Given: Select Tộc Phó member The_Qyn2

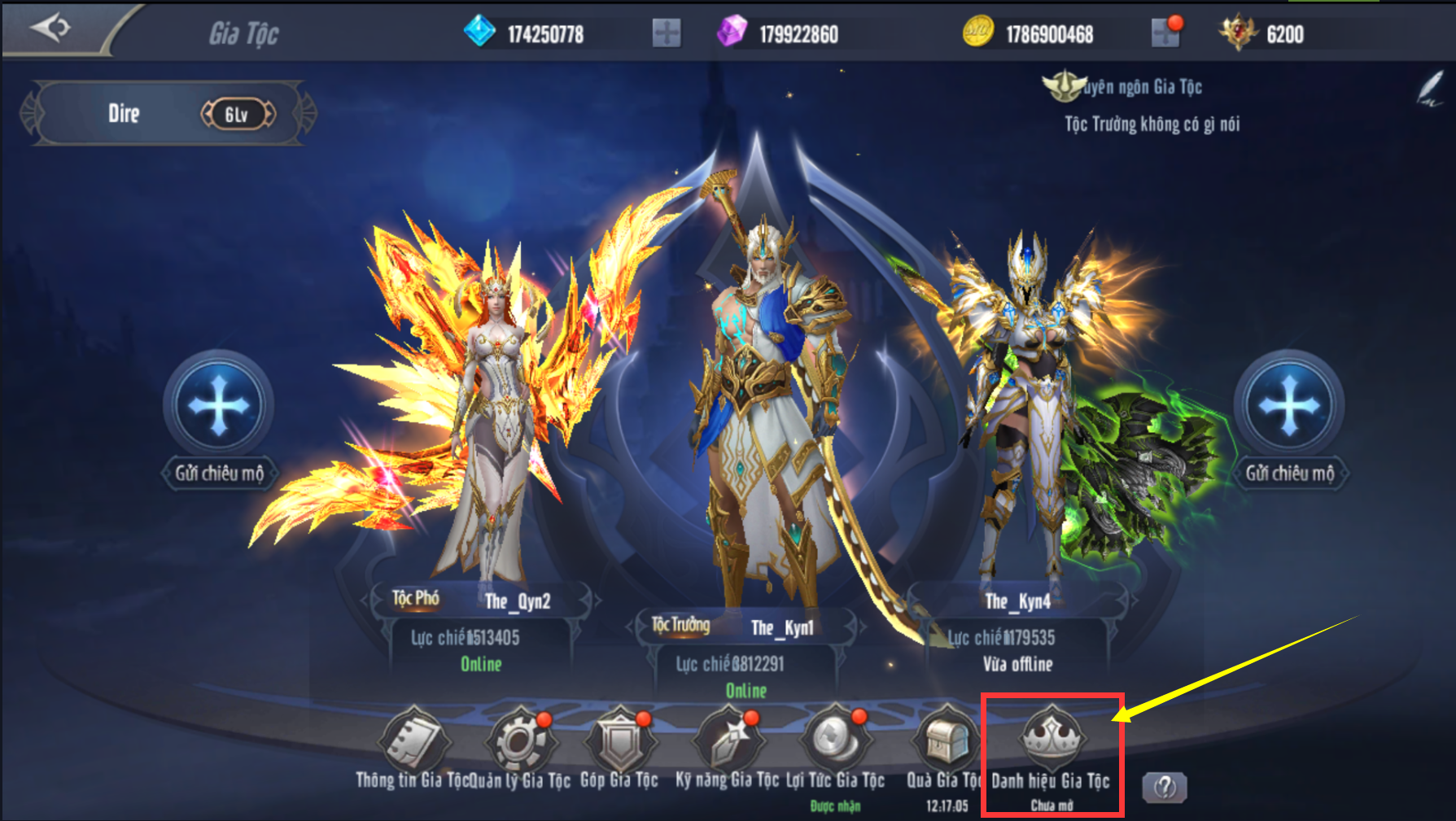Looking at the screenshot, I should click(x=488, y=407).
